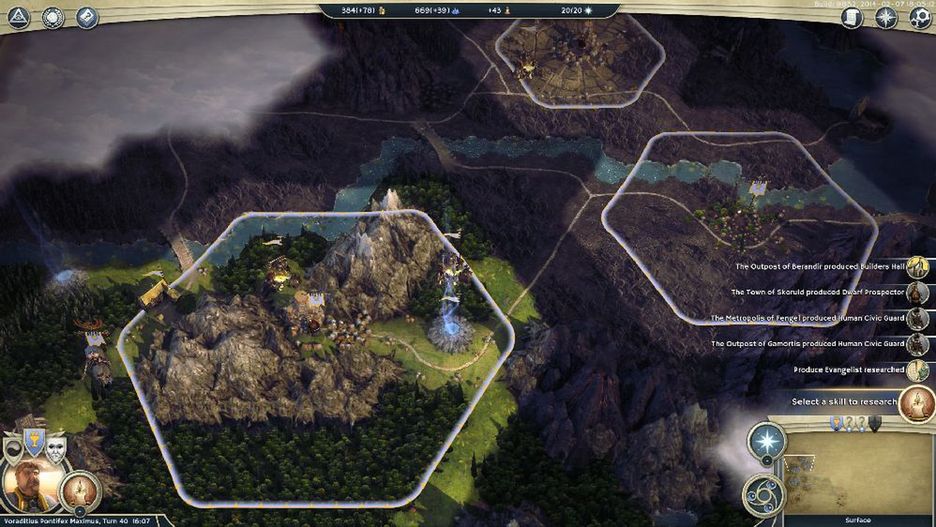Toggle the Surface layer label under minimap
Viewport: 936px width, 527px height.
pos(858,520)
